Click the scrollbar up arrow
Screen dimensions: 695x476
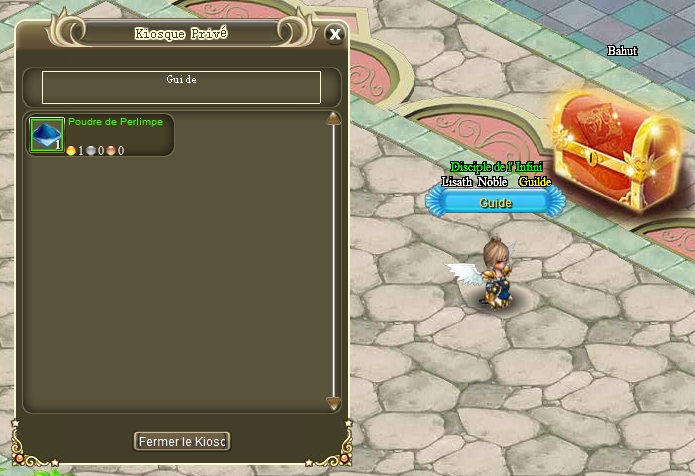click(x=334, y=118)
